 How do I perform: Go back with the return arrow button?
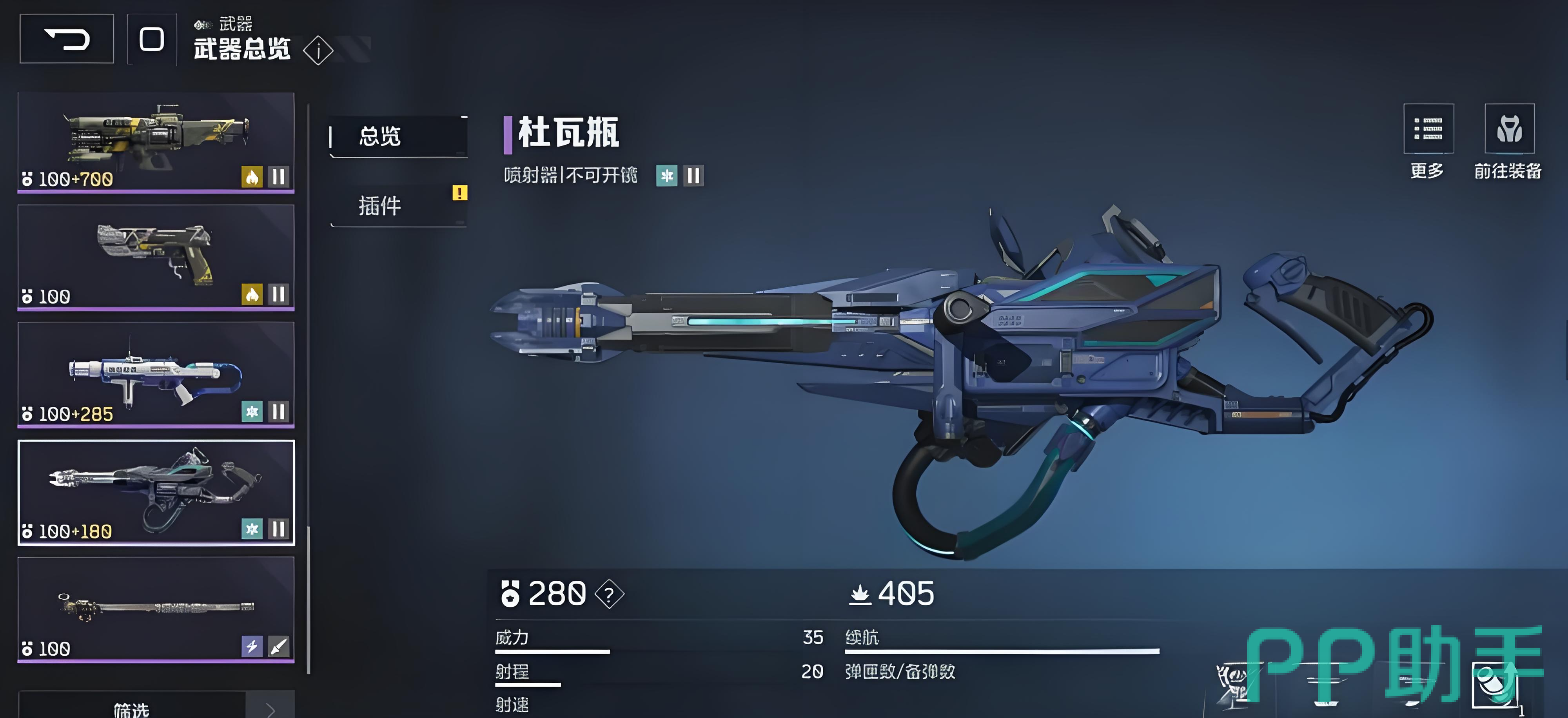pos(67,39)
